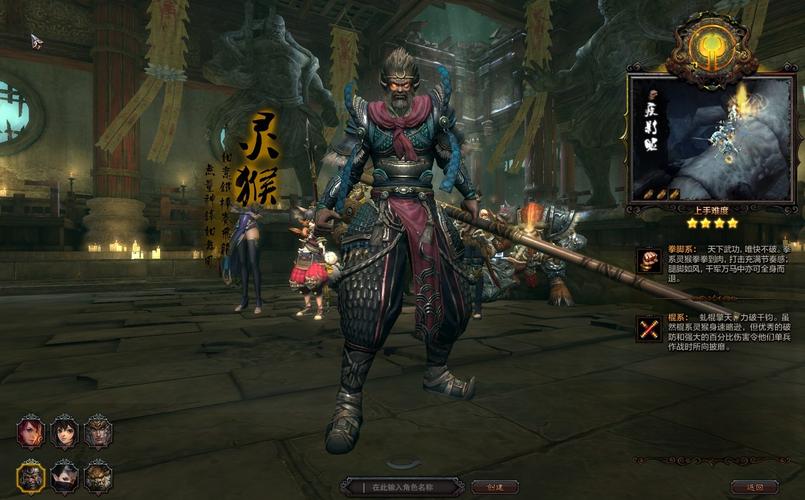Select the fist 拳脚系 skill icon
The image size is (805, 500).
click(x=649, y=260)
